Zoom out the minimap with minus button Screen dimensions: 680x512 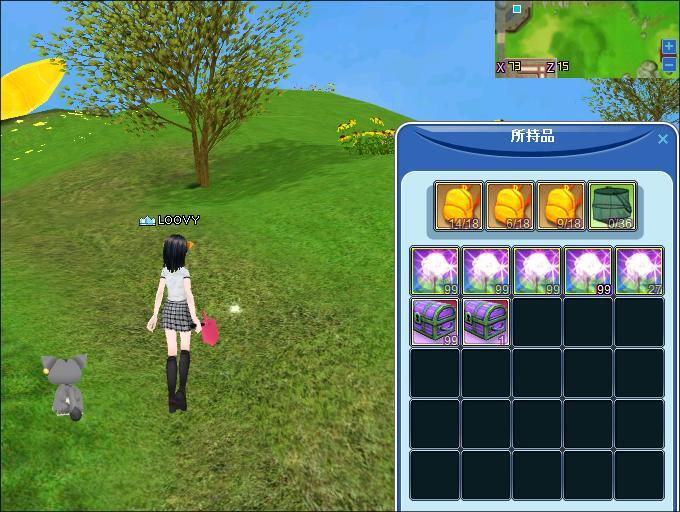(669, 65)
